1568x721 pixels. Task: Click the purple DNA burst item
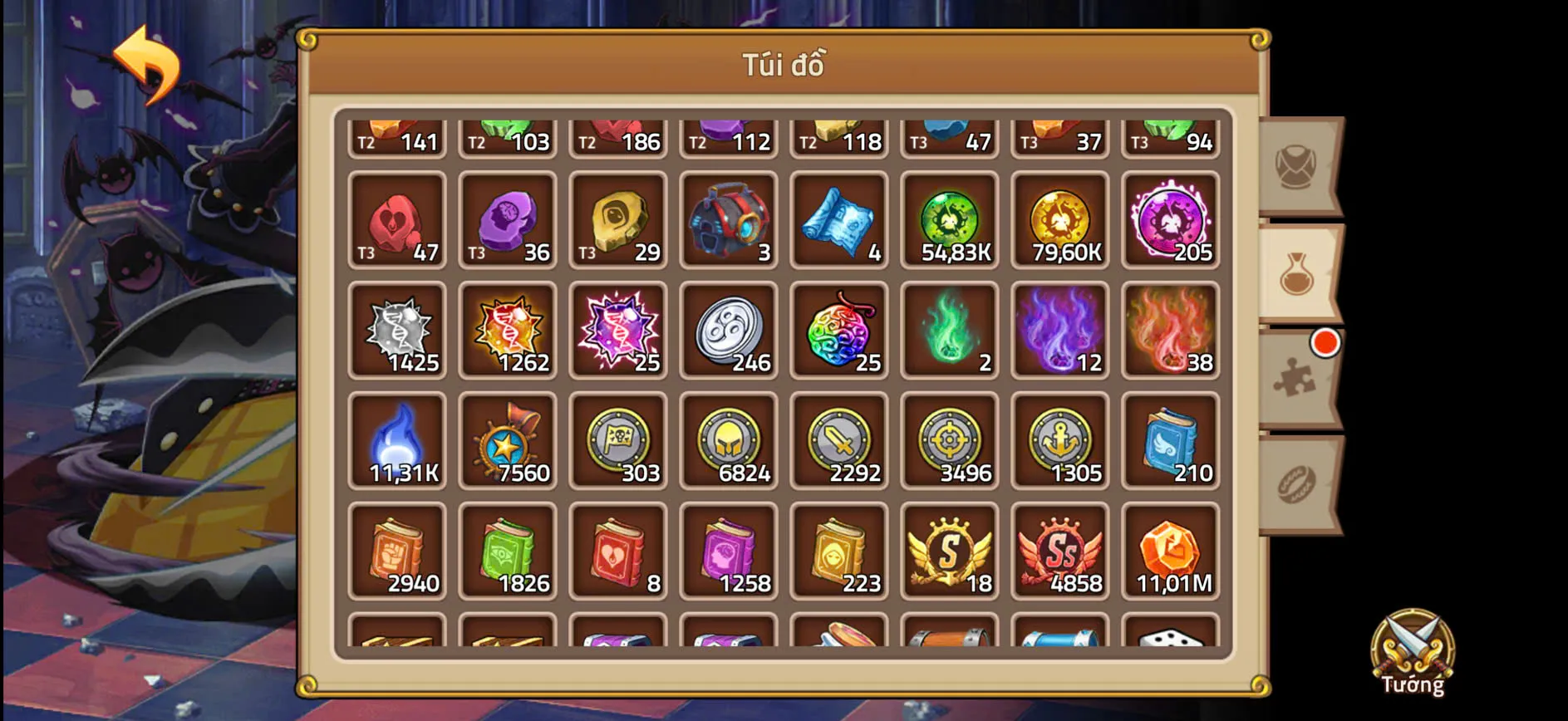click(618, 331)
